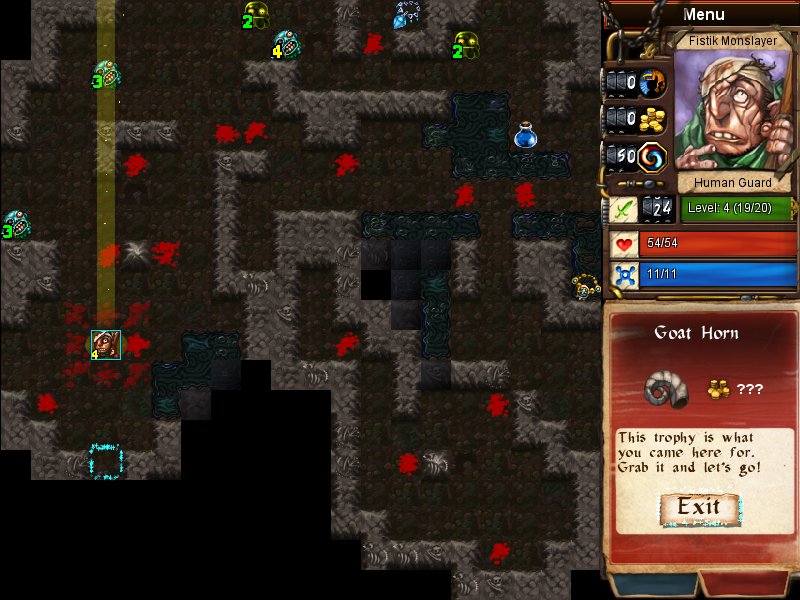
Task: Activate the swirling conversion points icon
Action: pyautogui.click(x=653, y=157)
